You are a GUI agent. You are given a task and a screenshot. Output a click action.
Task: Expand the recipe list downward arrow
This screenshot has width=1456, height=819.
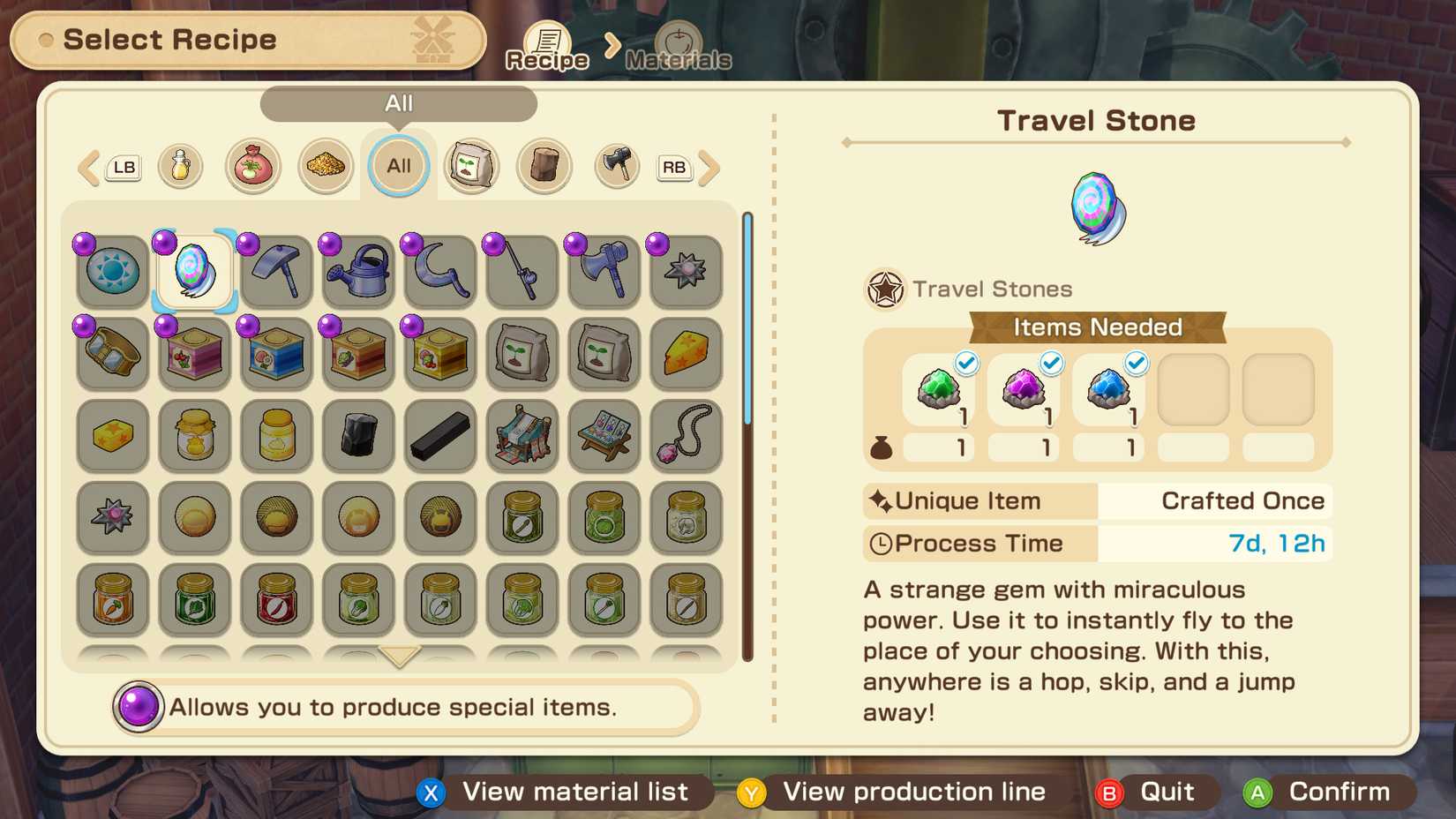400,657
